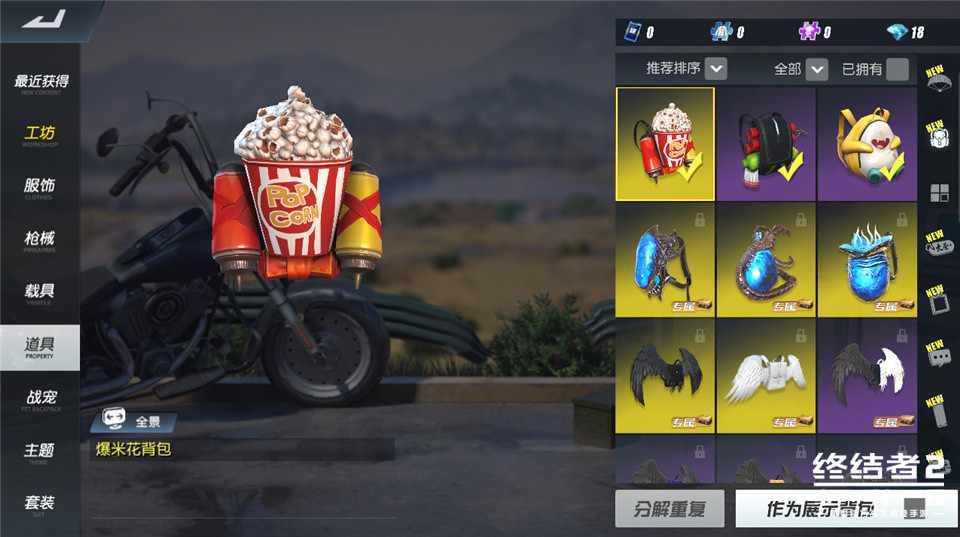960x537 pixels.
Task: Open the 服饰 clothes category
Action: point(41,187)
